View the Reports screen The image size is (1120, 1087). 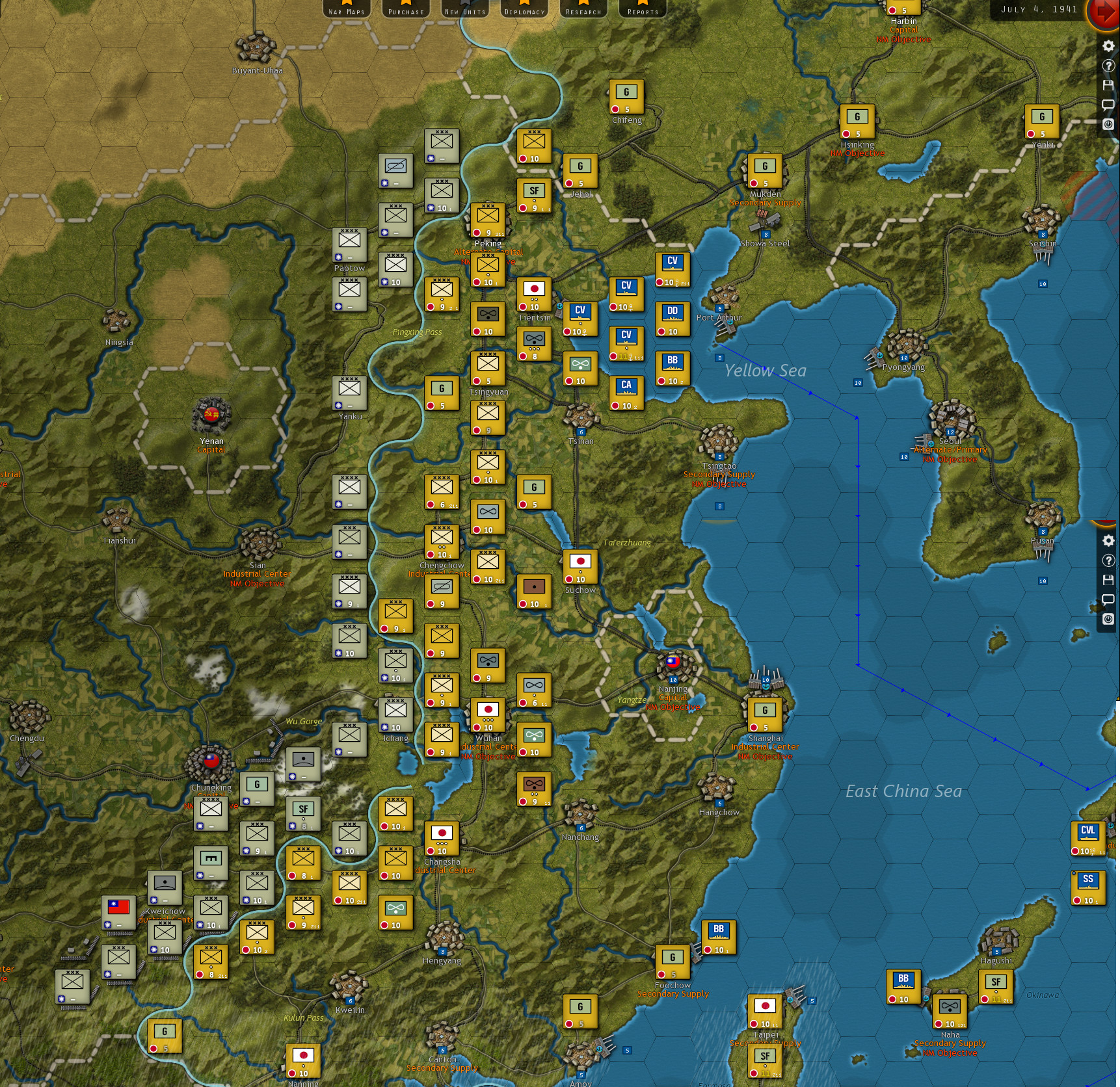[x=642, y=10]
